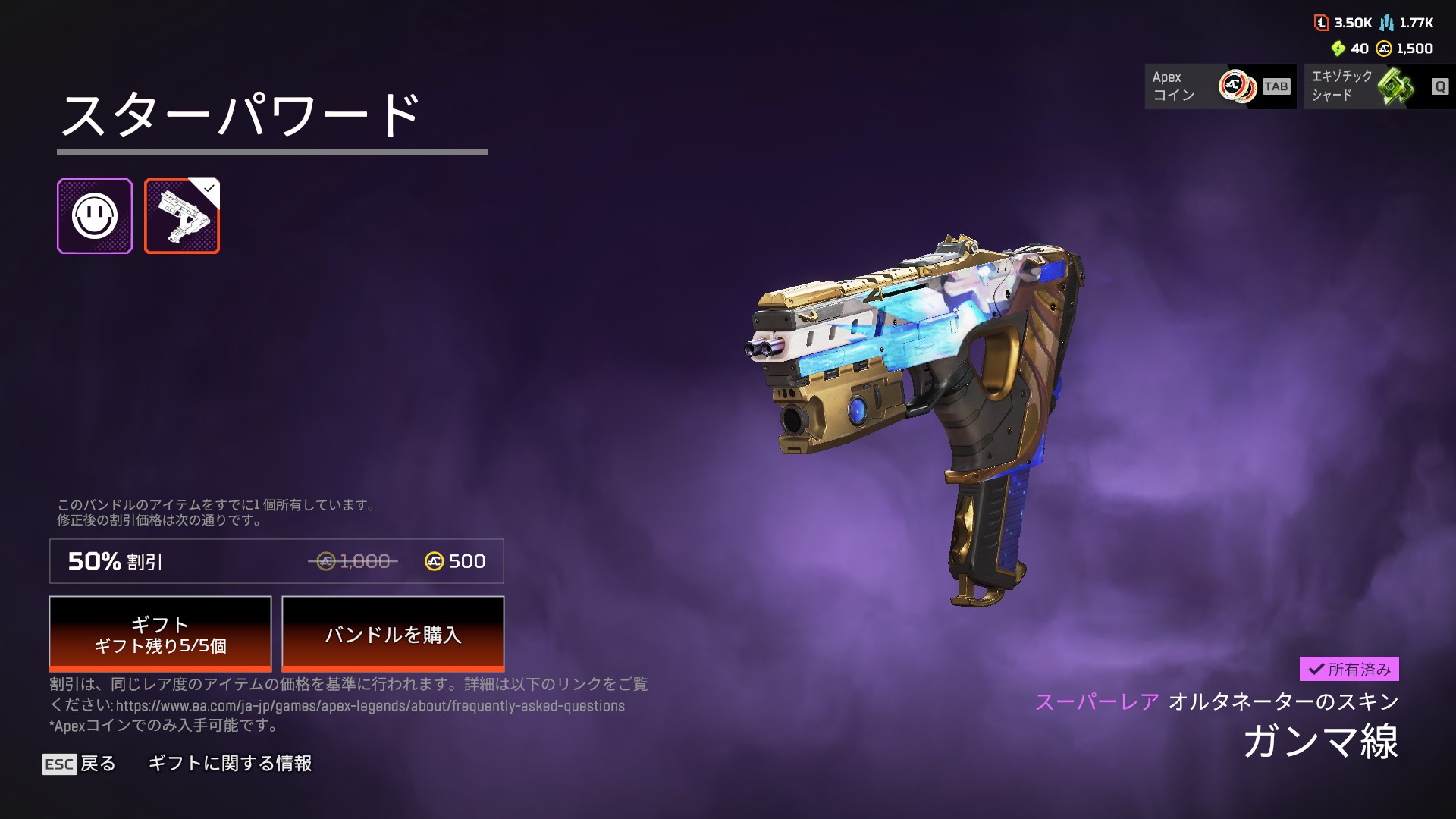The image size is (1456, 819).
Task: Go back with the 戻る button
Action: click(80, 764)
